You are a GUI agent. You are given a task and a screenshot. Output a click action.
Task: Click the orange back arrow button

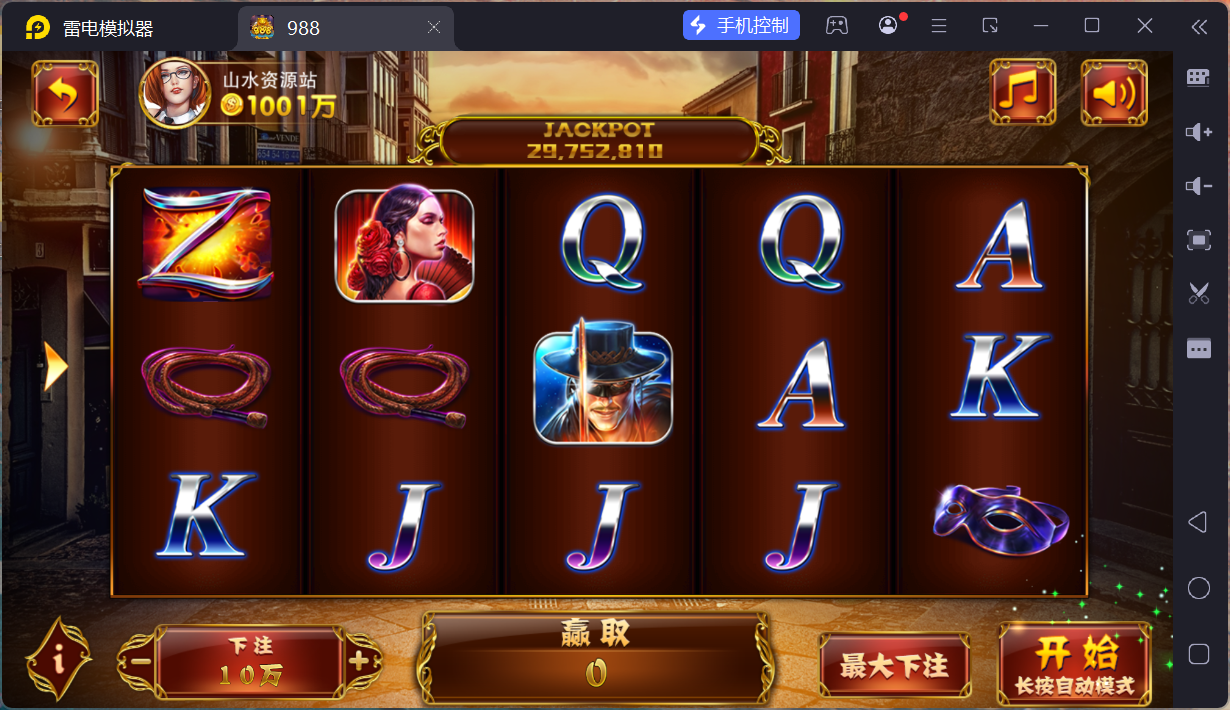pos(65,93)
